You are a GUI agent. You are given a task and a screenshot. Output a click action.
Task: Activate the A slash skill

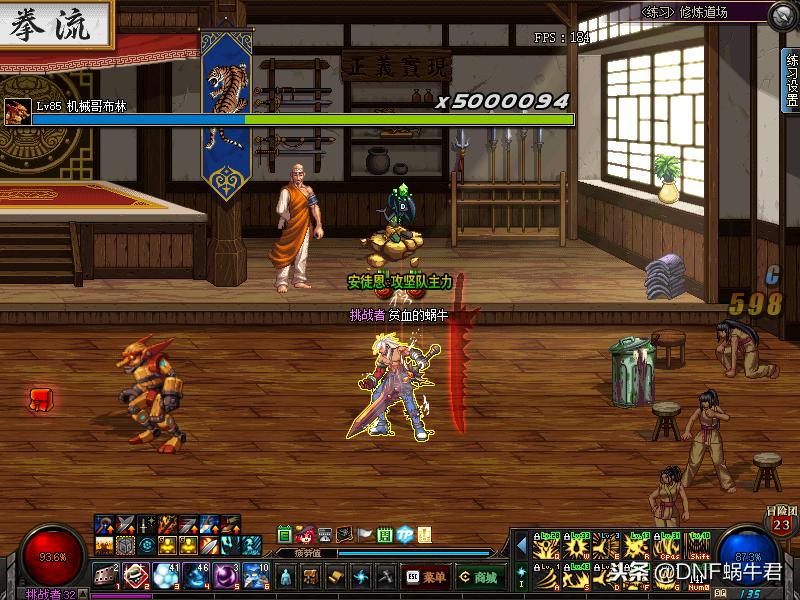[545, 577]
